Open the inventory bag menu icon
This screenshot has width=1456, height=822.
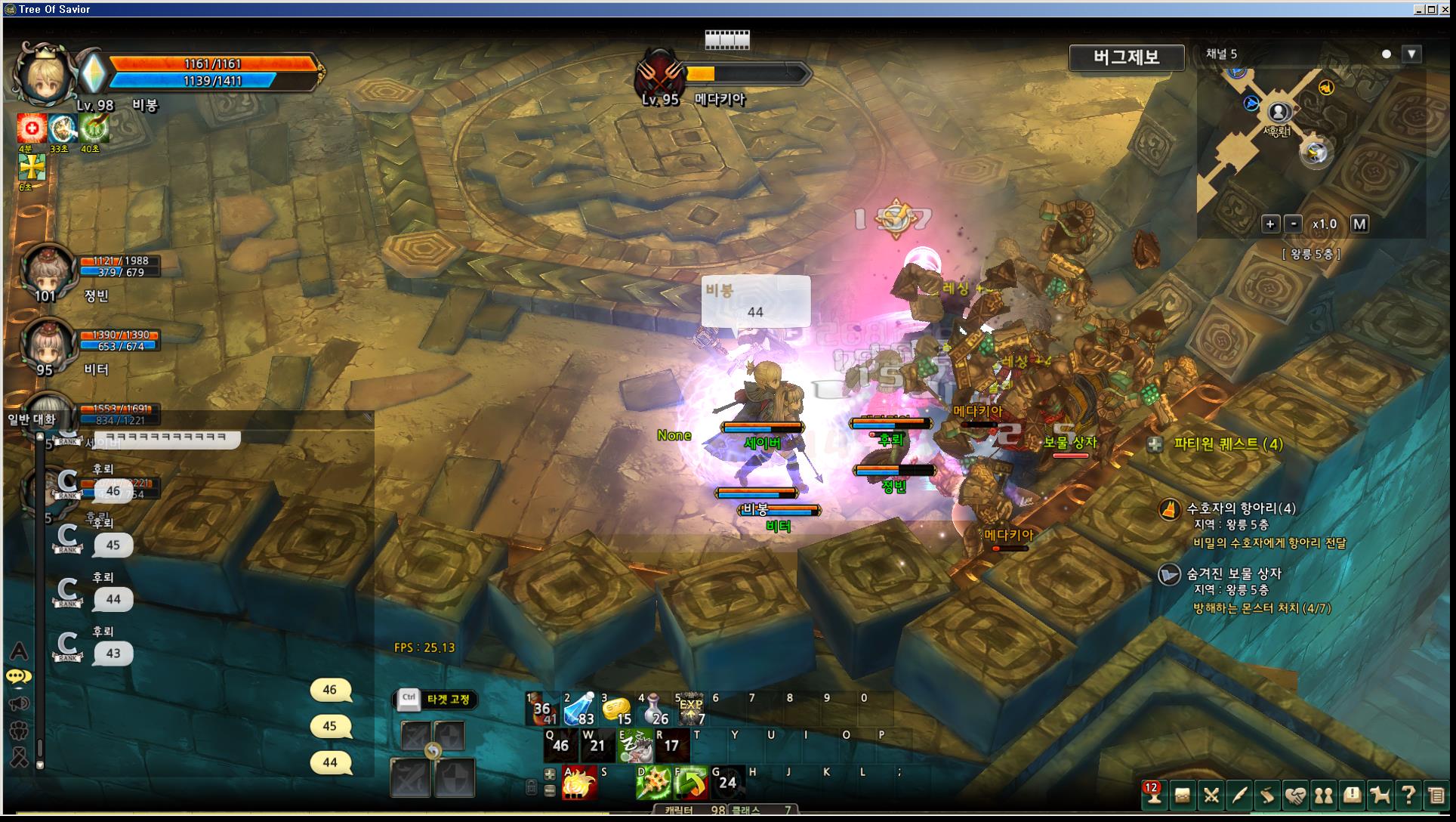pyautogui.click(x=1182, y=795)
